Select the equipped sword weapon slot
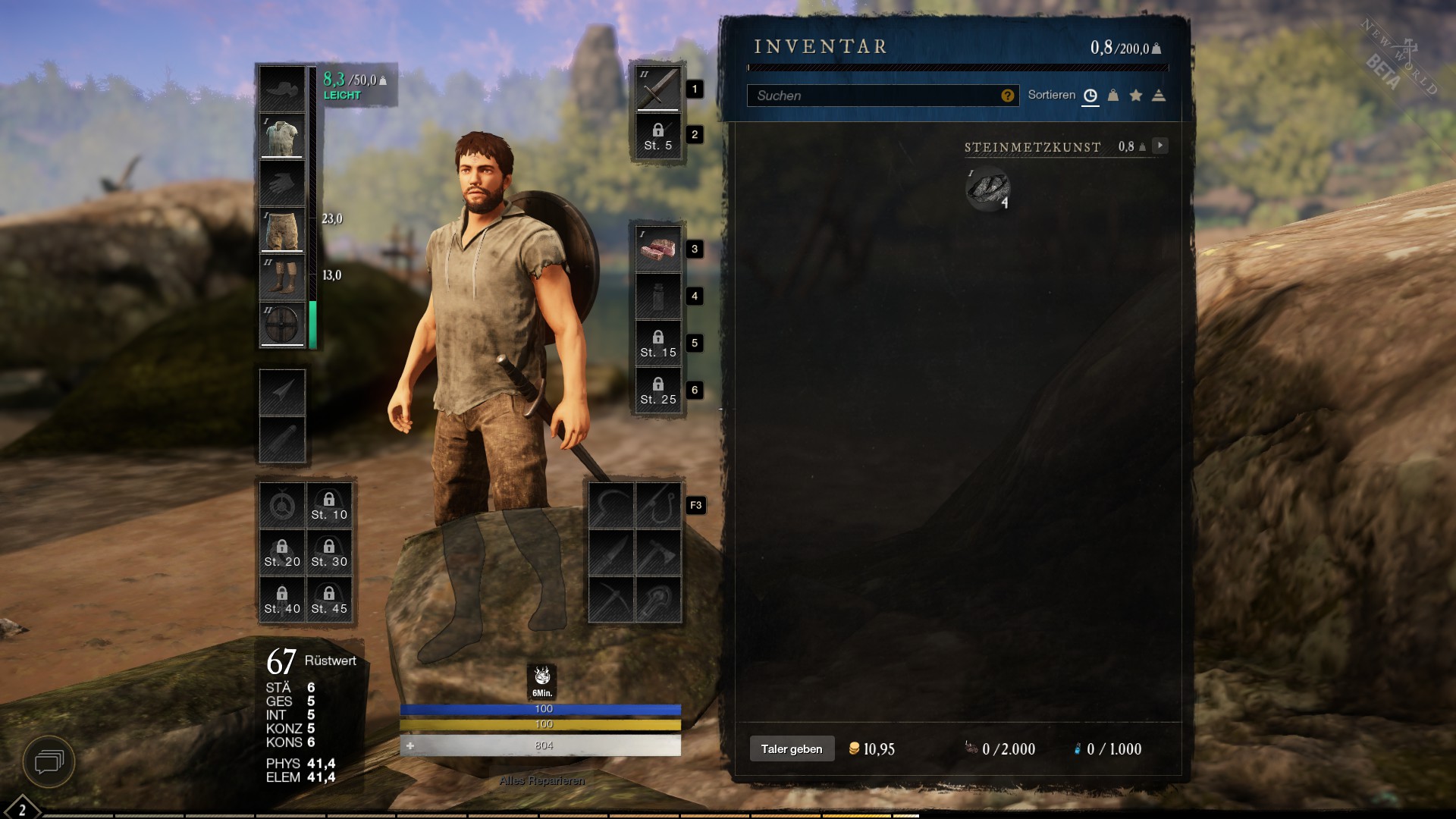This screenshot has width=1456, height=819. 657,88
